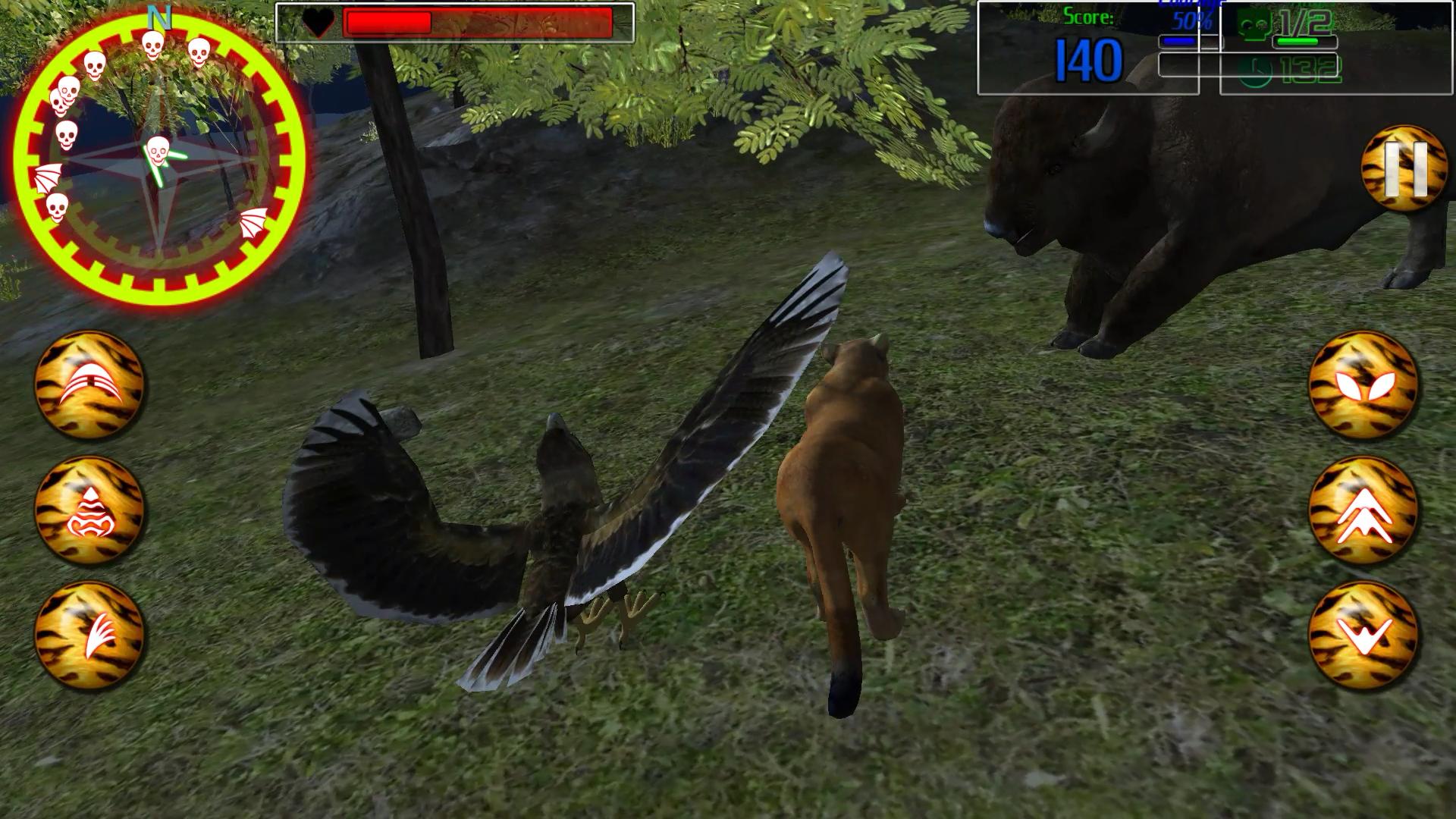
Task: Select the player marker skull in the compass center
Action: (x=158, y=152)
